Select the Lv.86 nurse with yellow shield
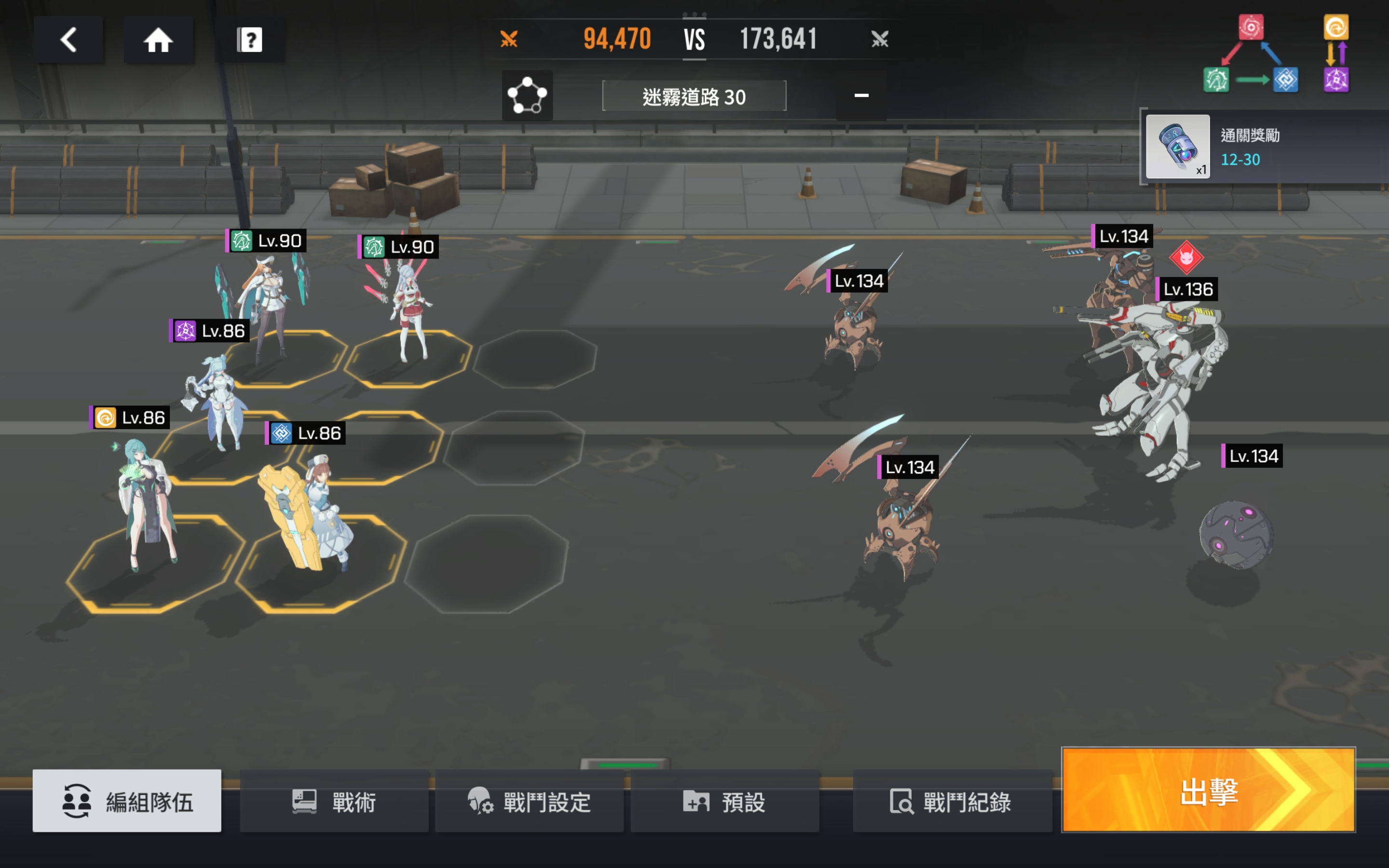Viewport: 1389px width, 868px height. coord(310,516)
